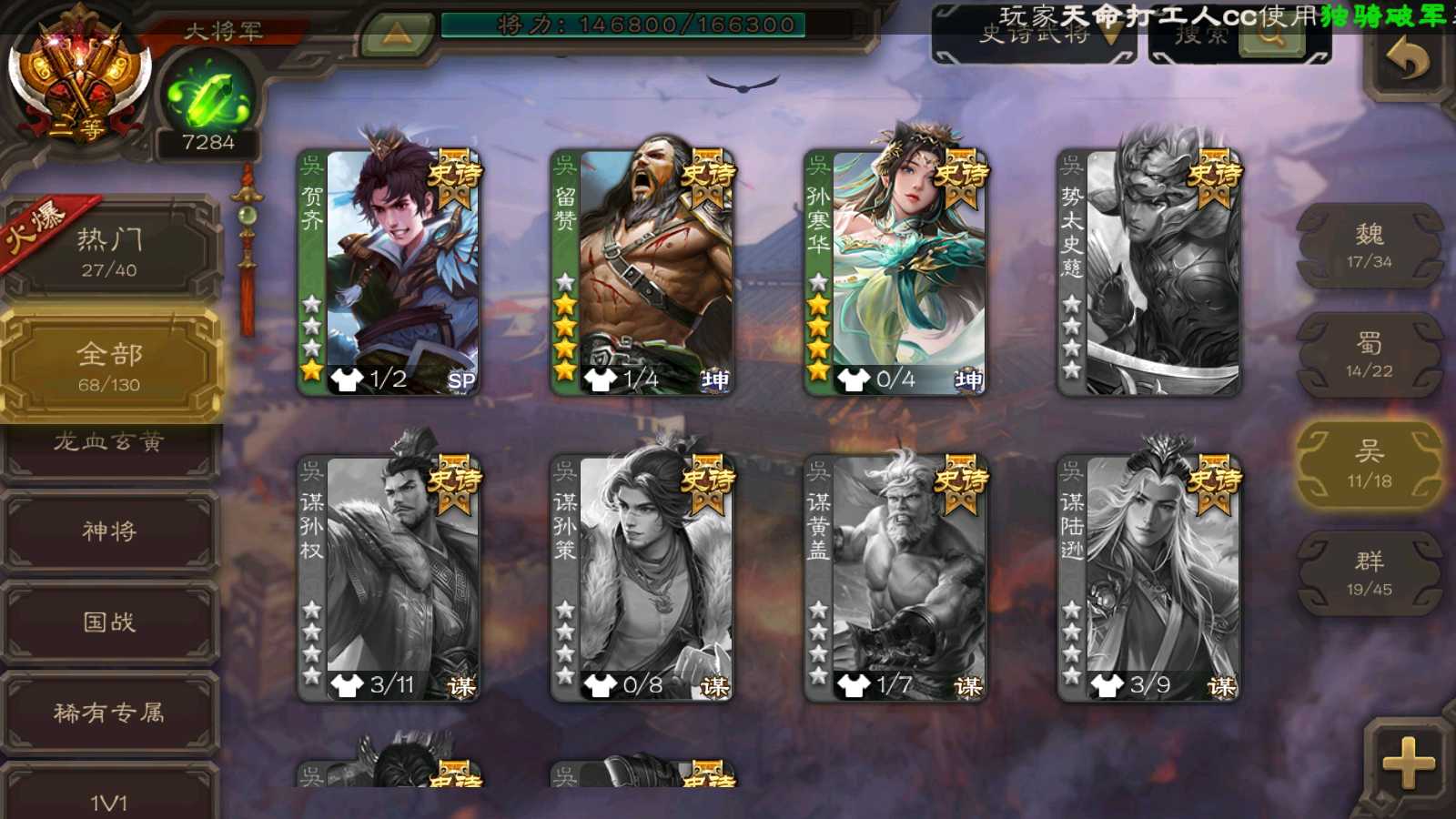Switch to the 魏 faction tab
The width and height of the screenshot is (1456, 819).
(1369, 247)
